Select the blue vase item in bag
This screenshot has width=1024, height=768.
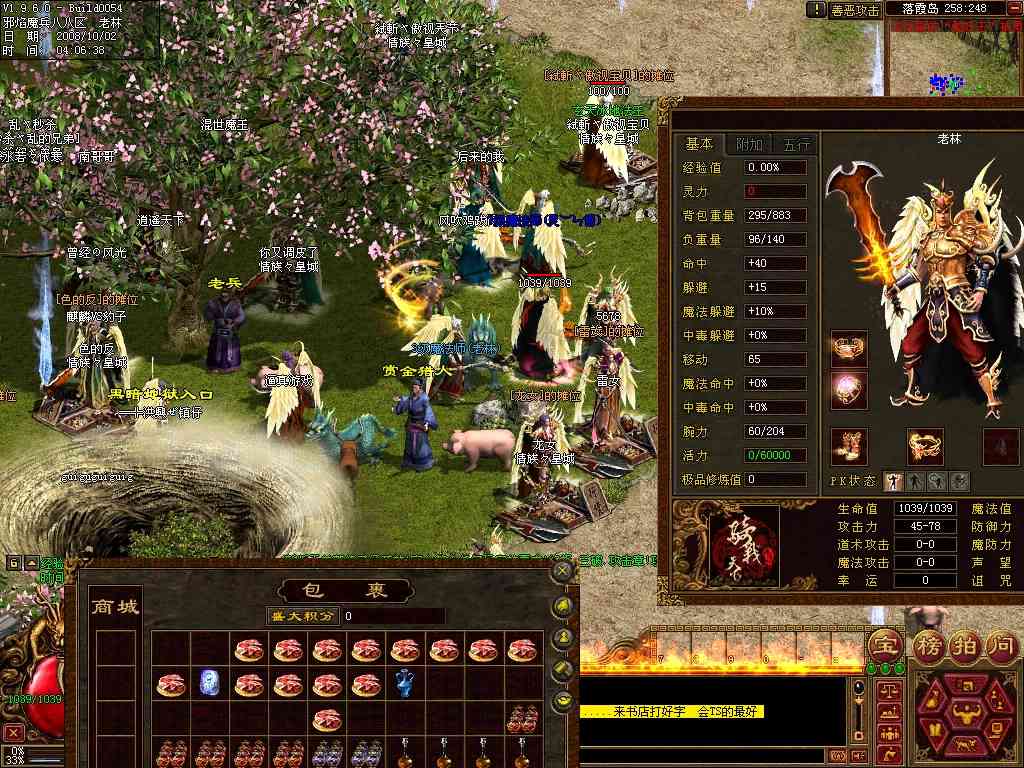click(x=405, y=684)
